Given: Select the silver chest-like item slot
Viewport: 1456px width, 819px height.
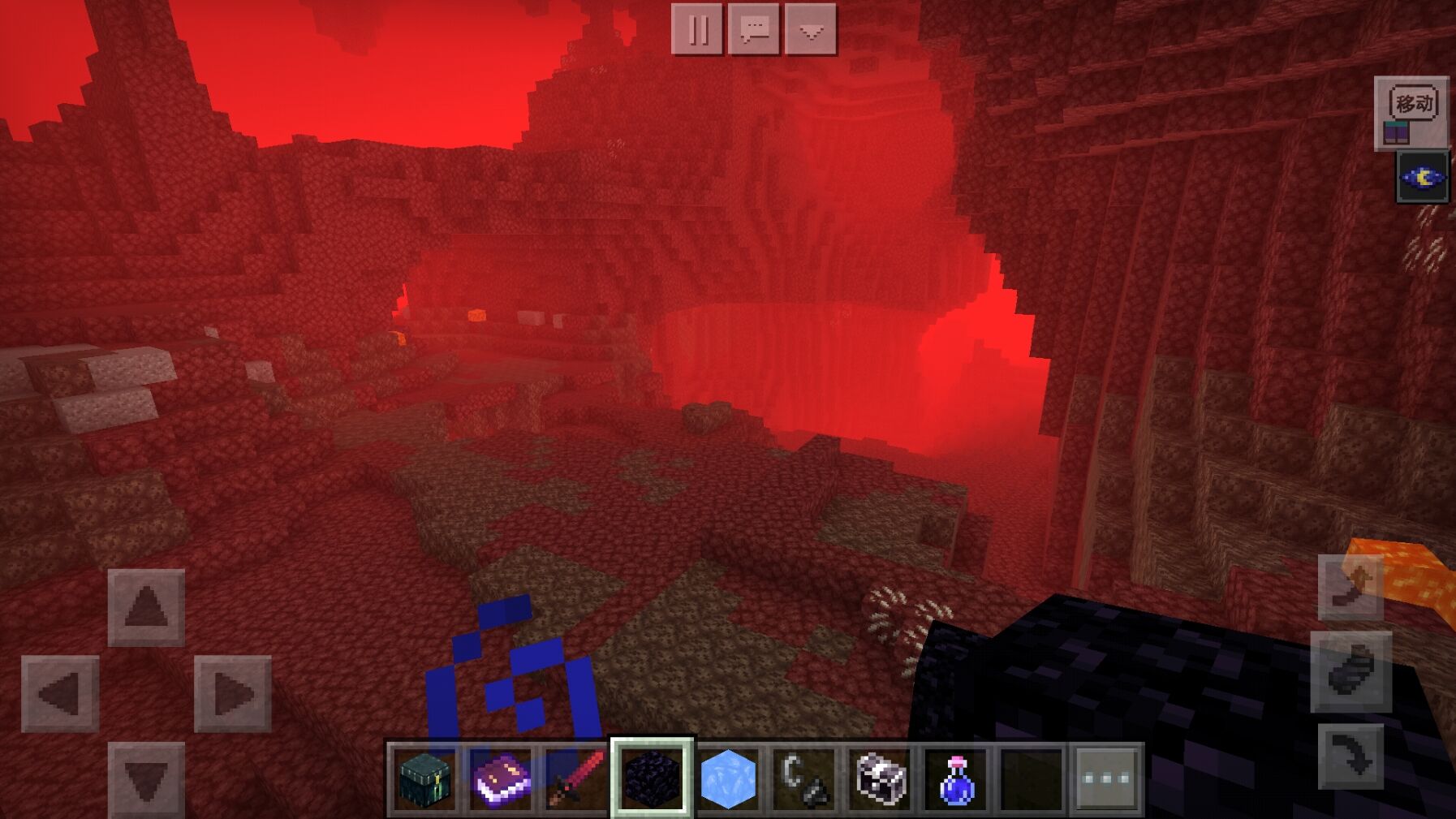Looking at the screenshot, I should 880,779.
